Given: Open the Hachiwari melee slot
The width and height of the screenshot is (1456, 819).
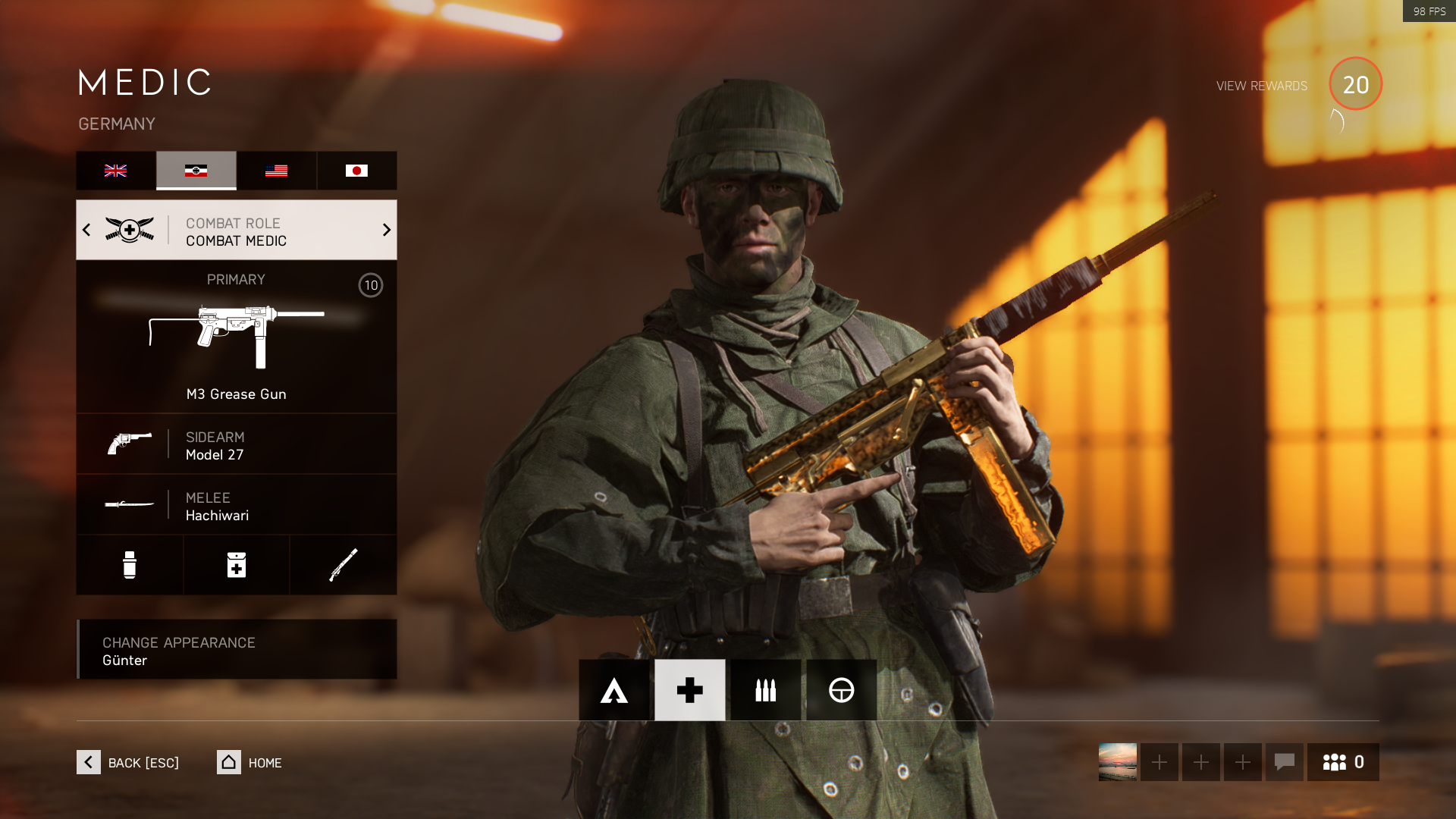Looking at the screenshot, I should coord(236,505).
